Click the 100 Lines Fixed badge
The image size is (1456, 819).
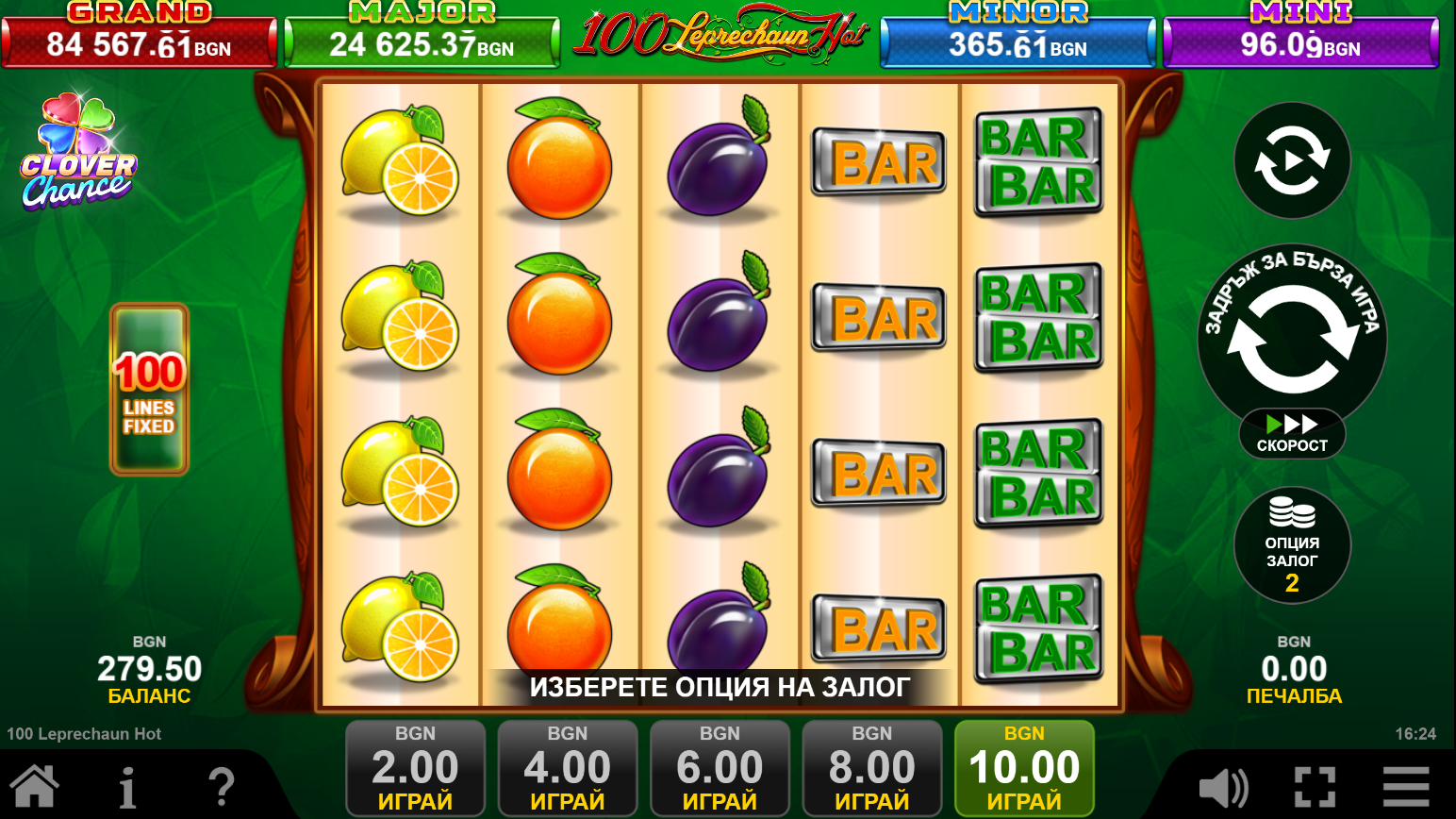pyautogui.click(x=149, y=389)
